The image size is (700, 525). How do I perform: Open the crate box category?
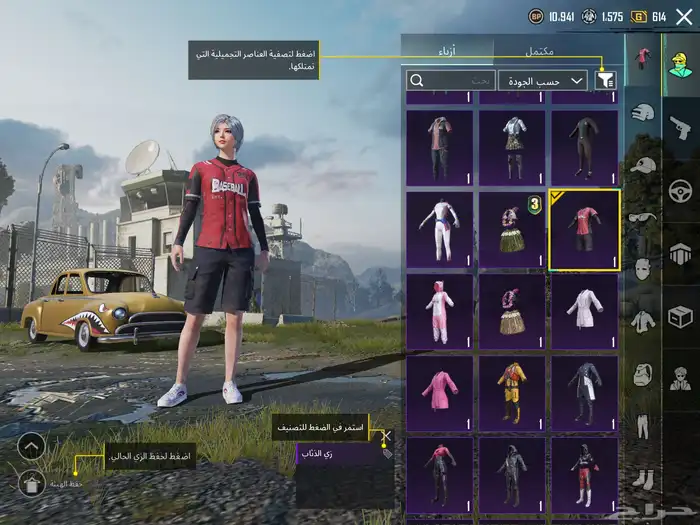pyautogui.click(x=680, y=317)
